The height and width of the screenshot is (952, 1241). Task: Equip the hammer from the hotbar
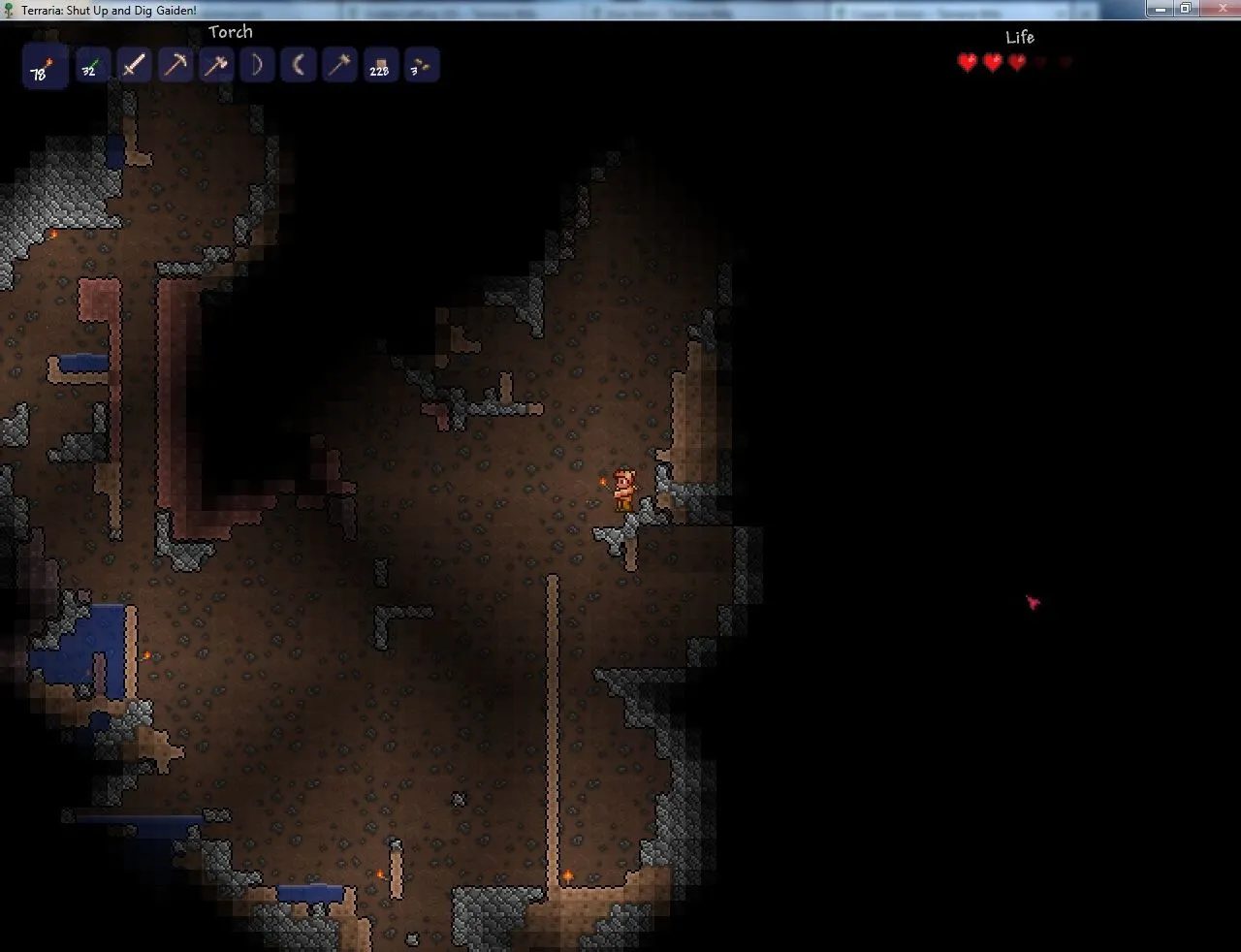click(x=339, y=66)
